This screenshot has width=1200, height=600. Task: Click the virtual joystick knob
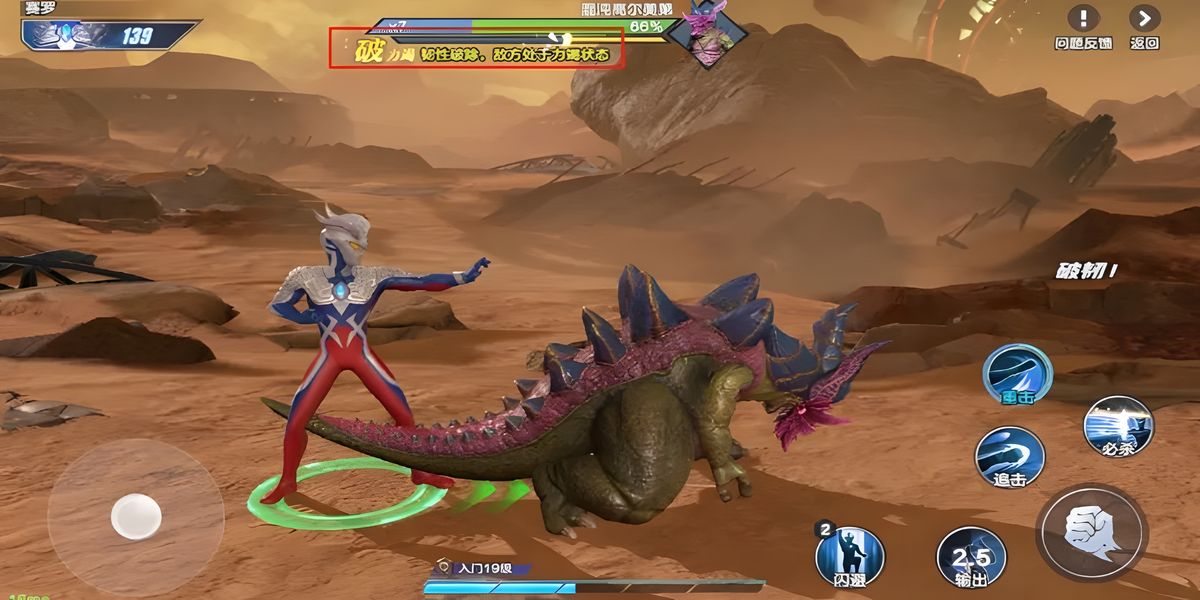136,516
